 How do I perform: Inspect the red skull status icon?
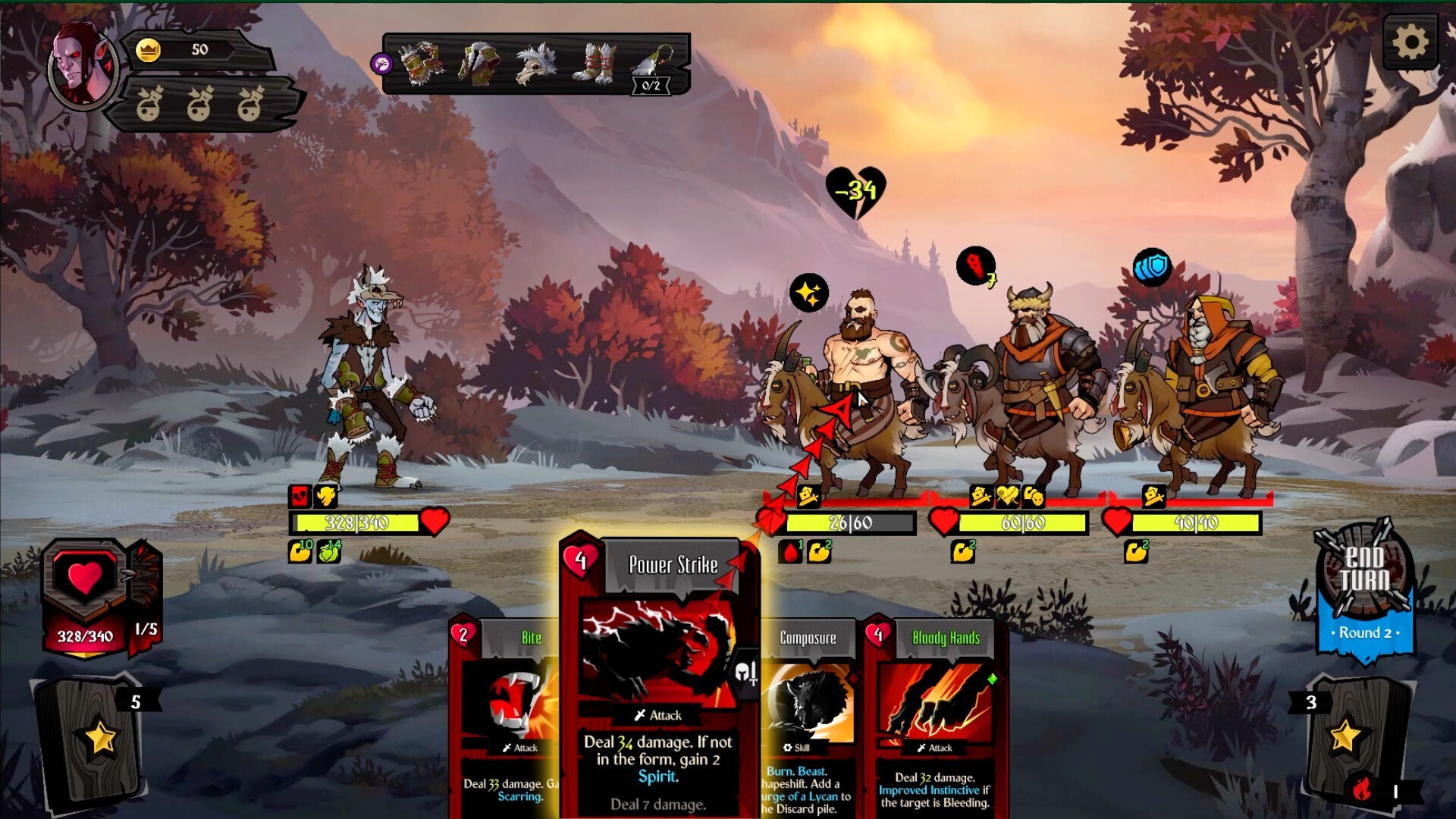pos(300,497)
